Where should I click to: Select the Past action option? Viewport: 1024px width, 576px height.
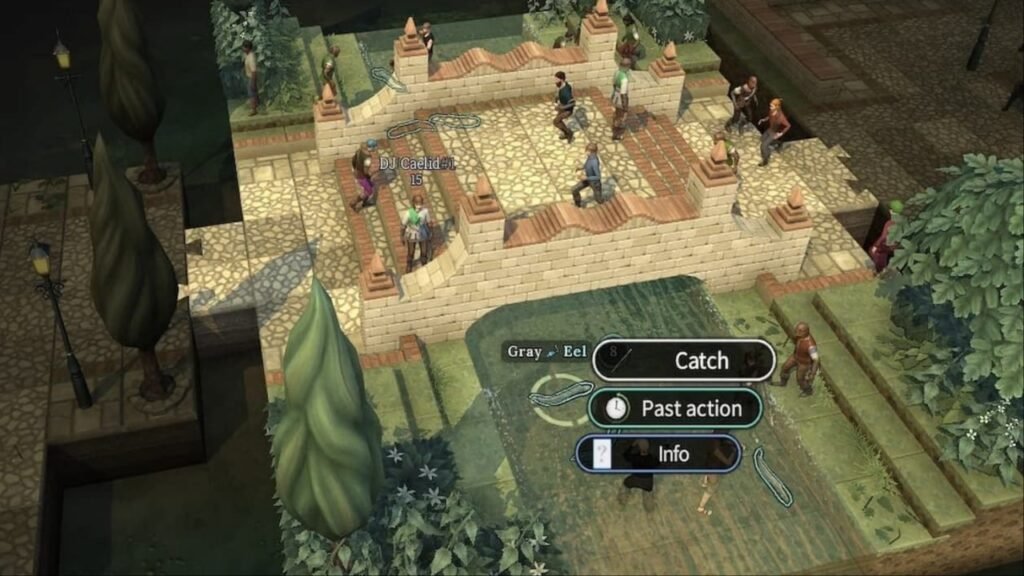tap(676, 408)
